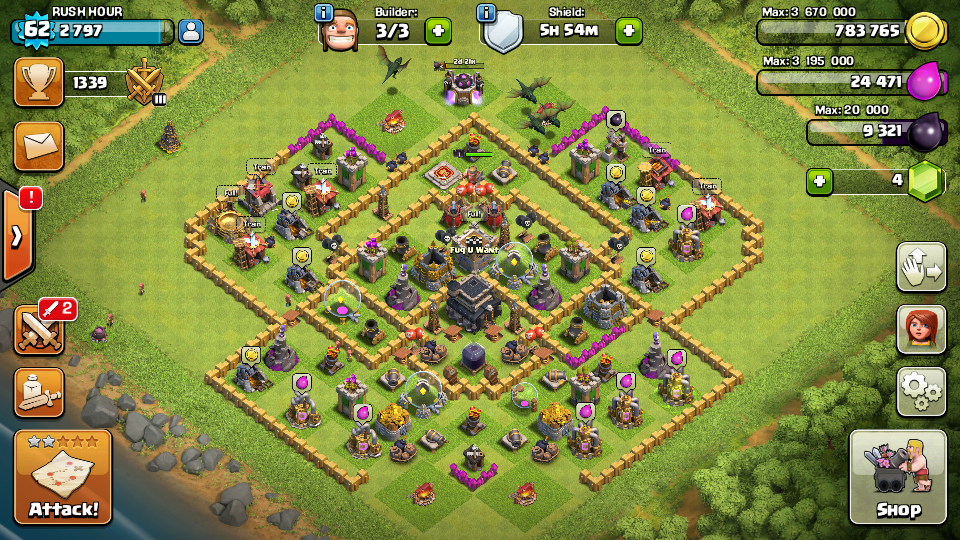Add a builder with plus button
This screenshot has height=540, width=960.
438,31
